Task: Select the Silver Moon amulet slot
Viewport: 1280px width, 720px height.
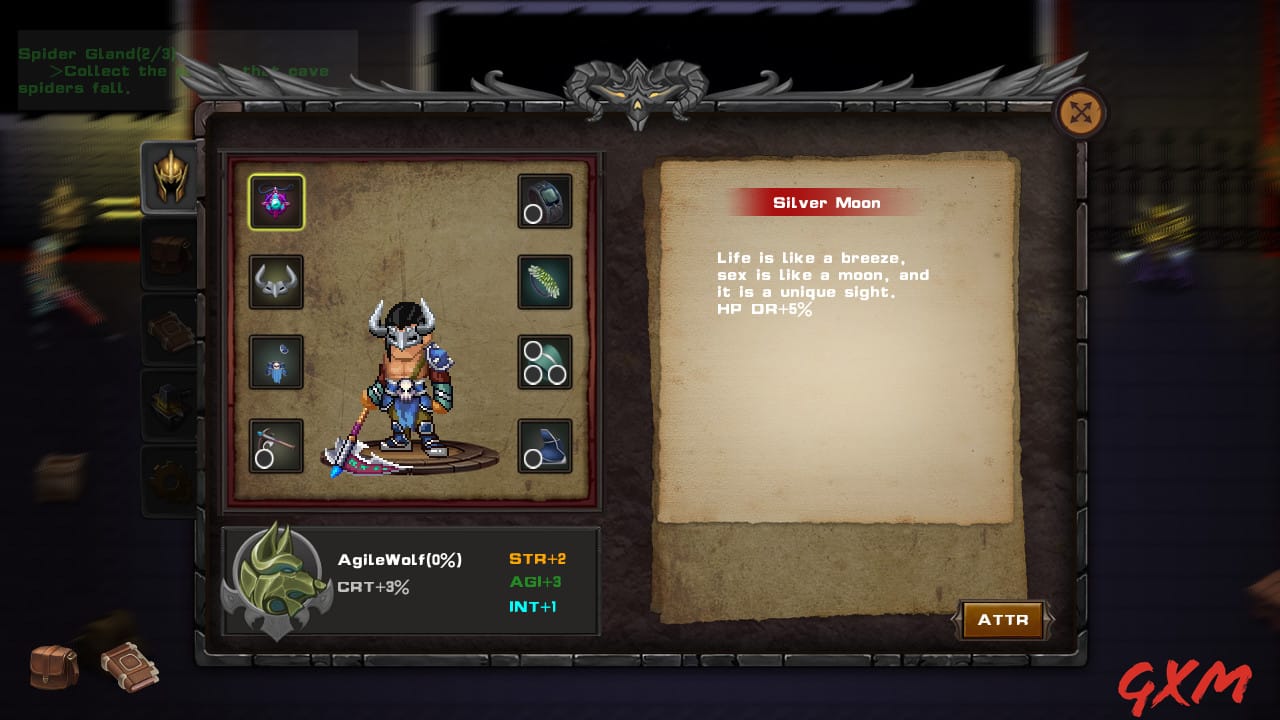Action: 276,202
